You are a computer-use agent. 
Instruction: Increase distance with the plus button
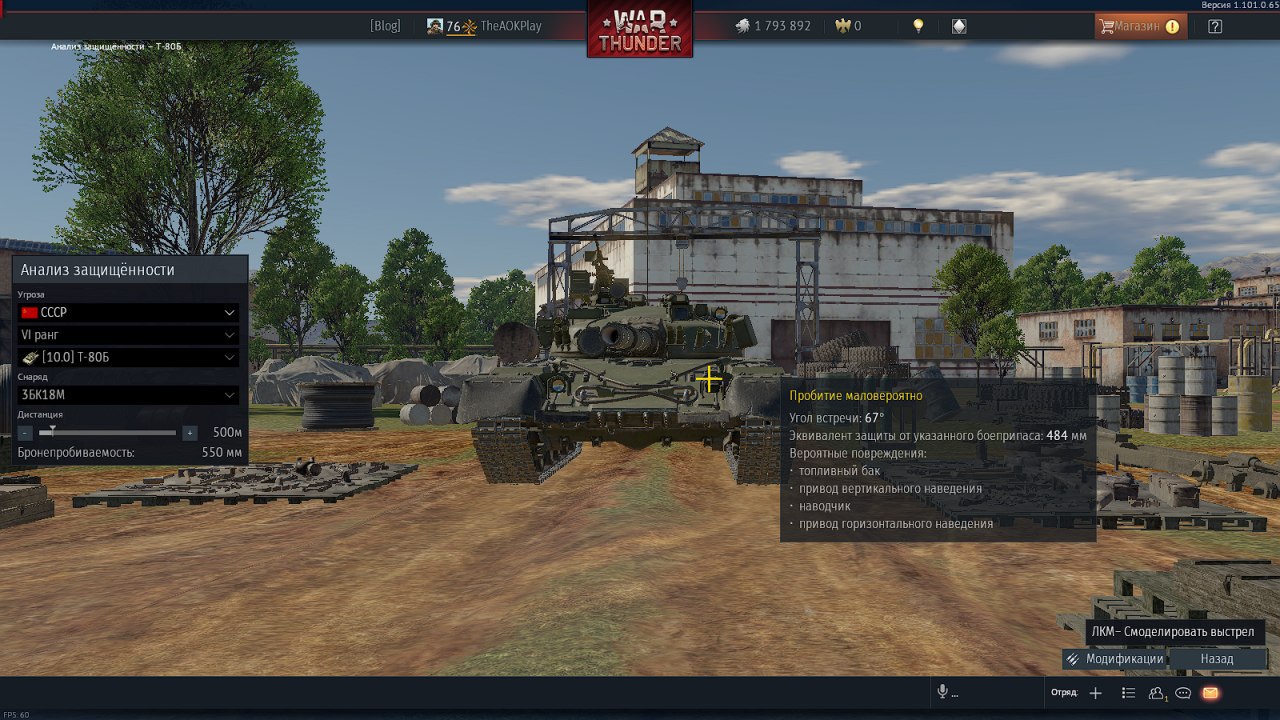point(190,433)
